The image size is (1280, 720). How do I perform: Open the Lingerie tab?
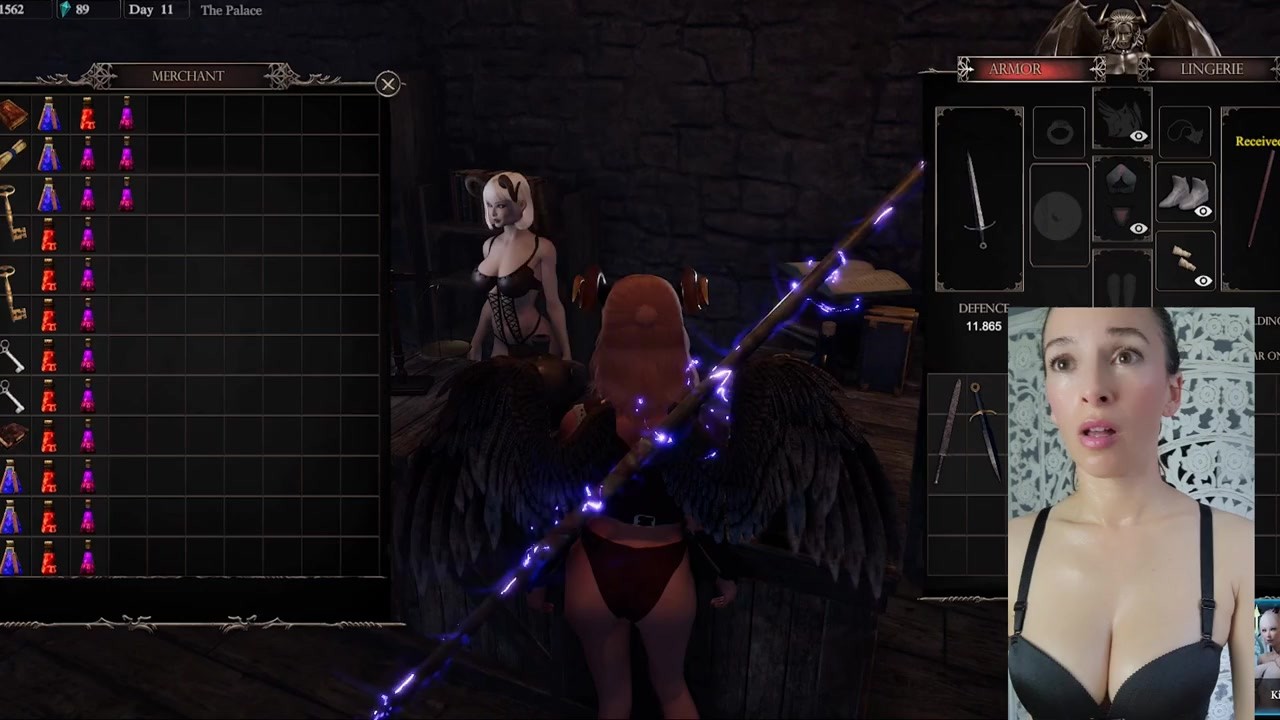(x=1211, y=69)
